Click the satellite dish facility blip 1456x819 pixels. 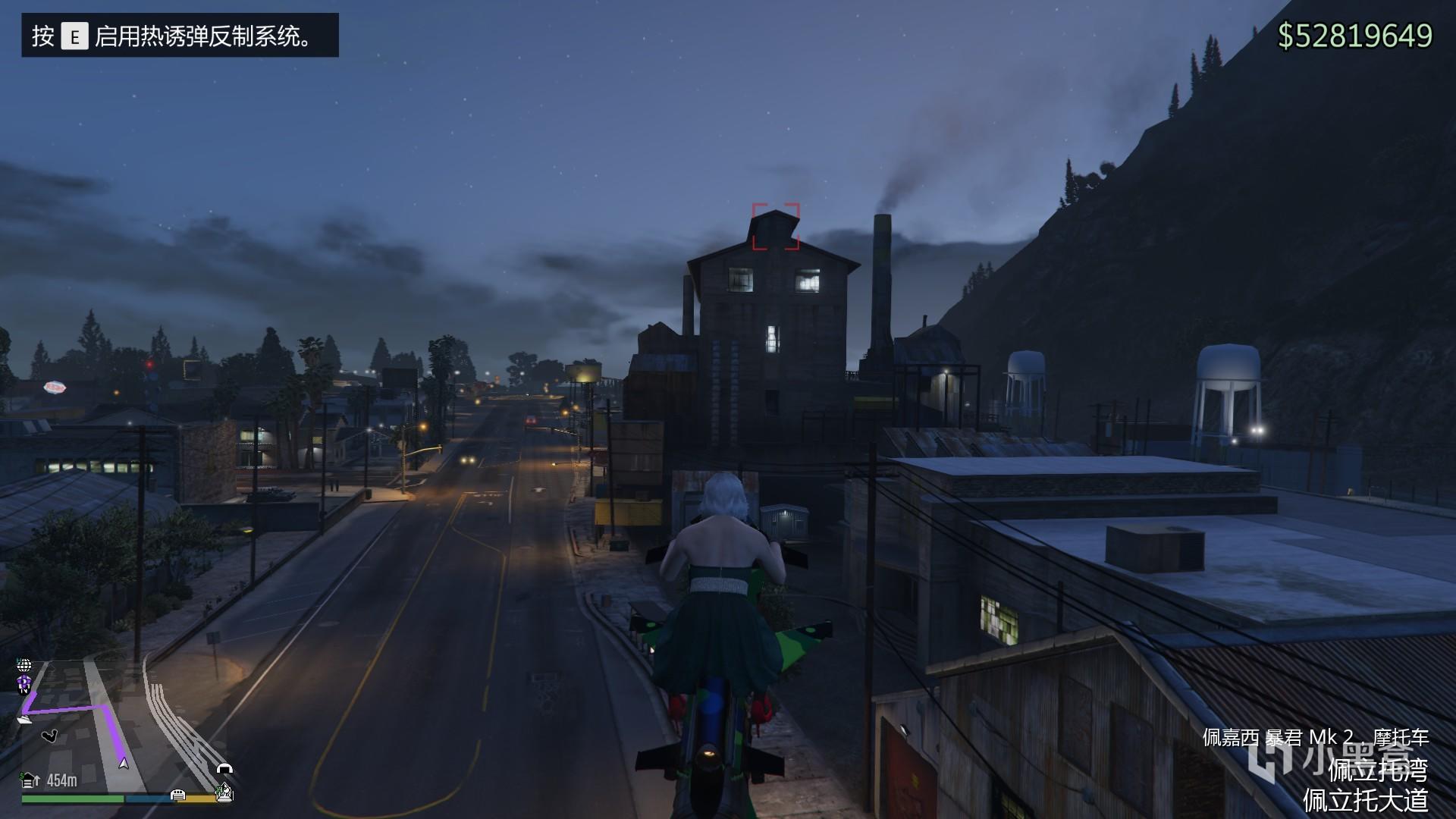pyautogui.click(x=224, y=794)
